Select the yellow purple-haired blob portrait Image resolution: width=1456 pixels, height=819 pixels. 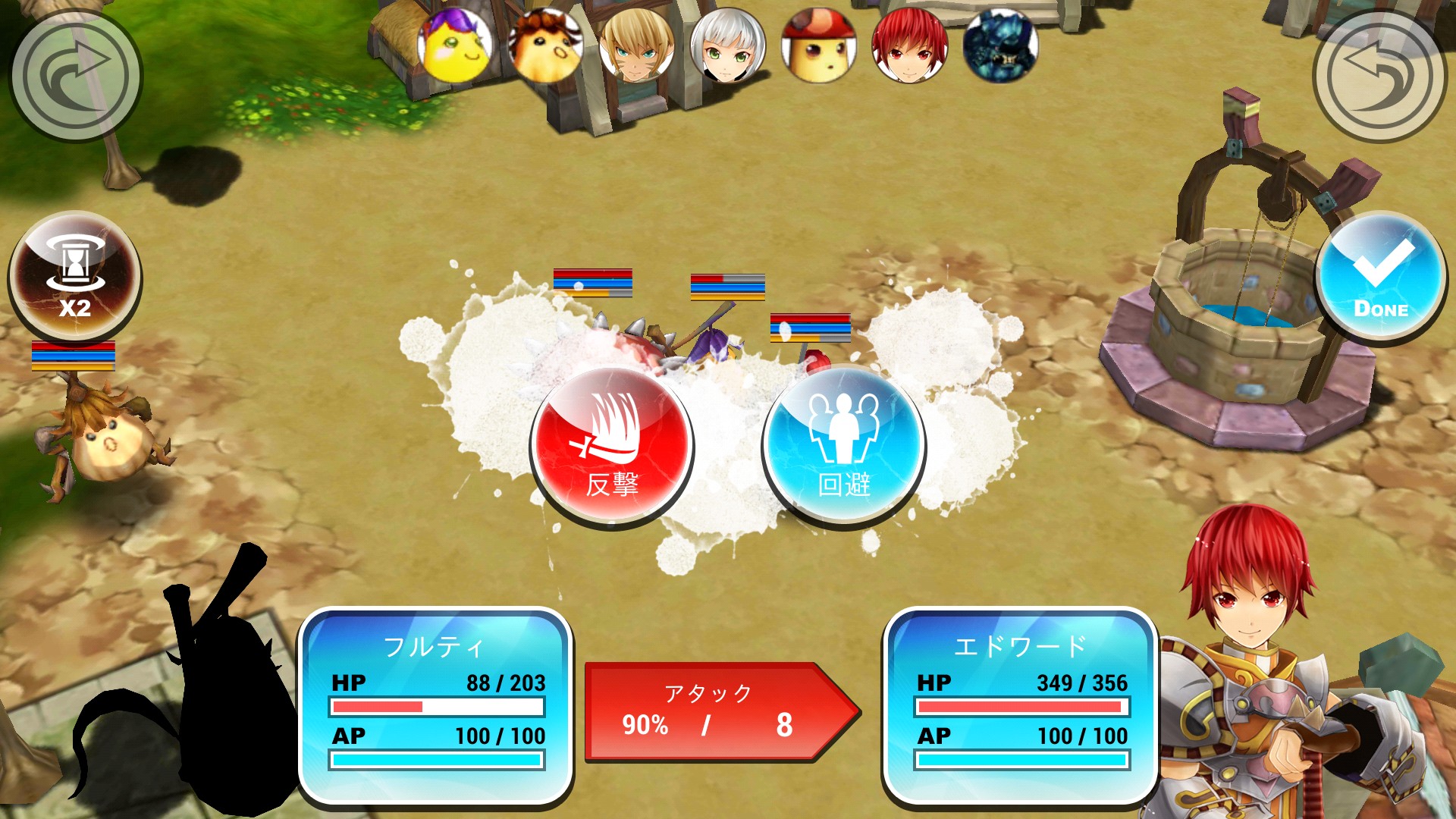pyautogui.click(x=455, y=45)
